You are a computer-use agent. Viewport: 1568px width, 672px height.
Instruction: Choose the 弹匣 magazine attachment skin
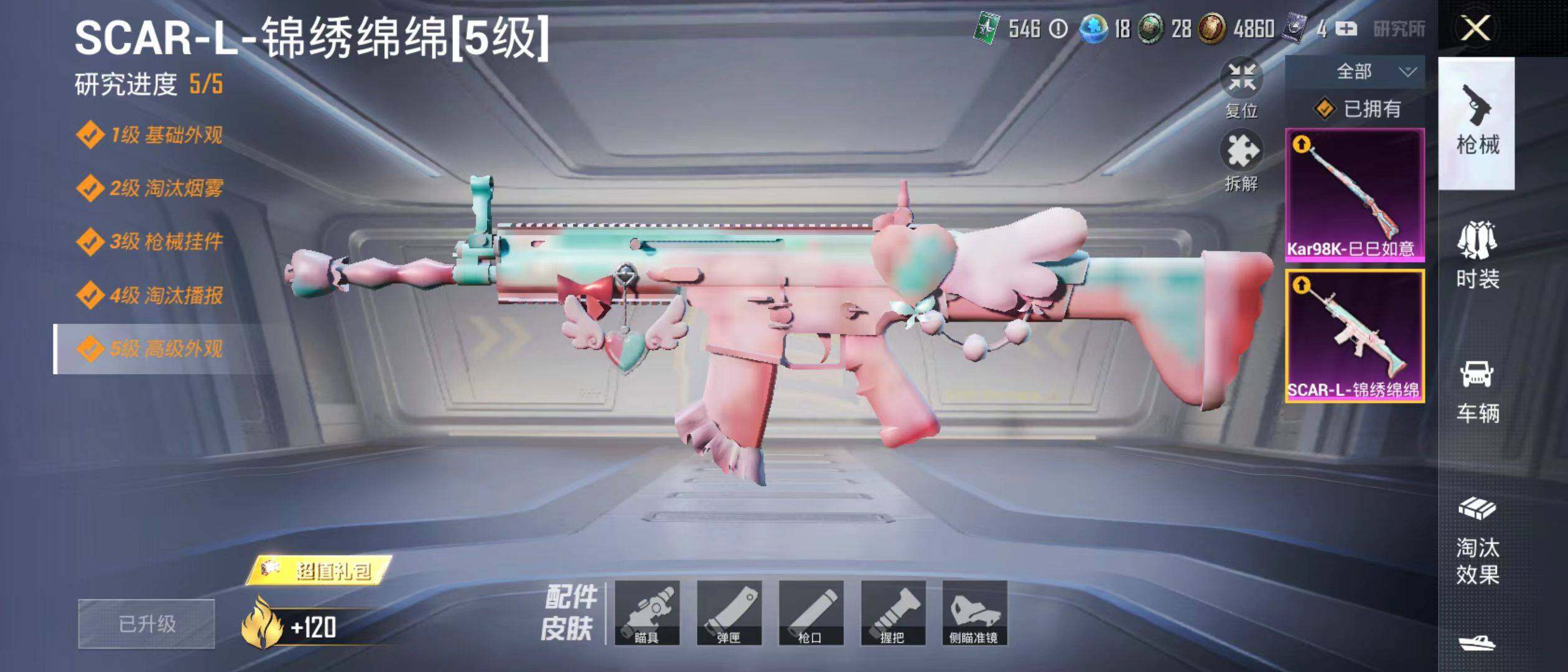[729, 613]
